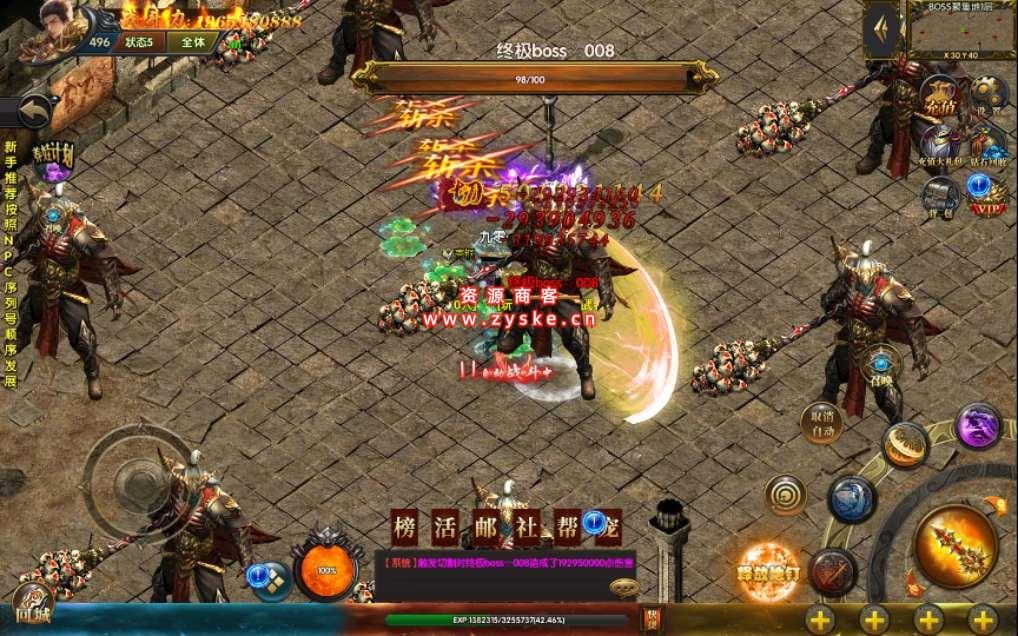This screenshot has height=636, width=1018.
Task: Open the 充值 recharge icon
Action: [940, 97]
